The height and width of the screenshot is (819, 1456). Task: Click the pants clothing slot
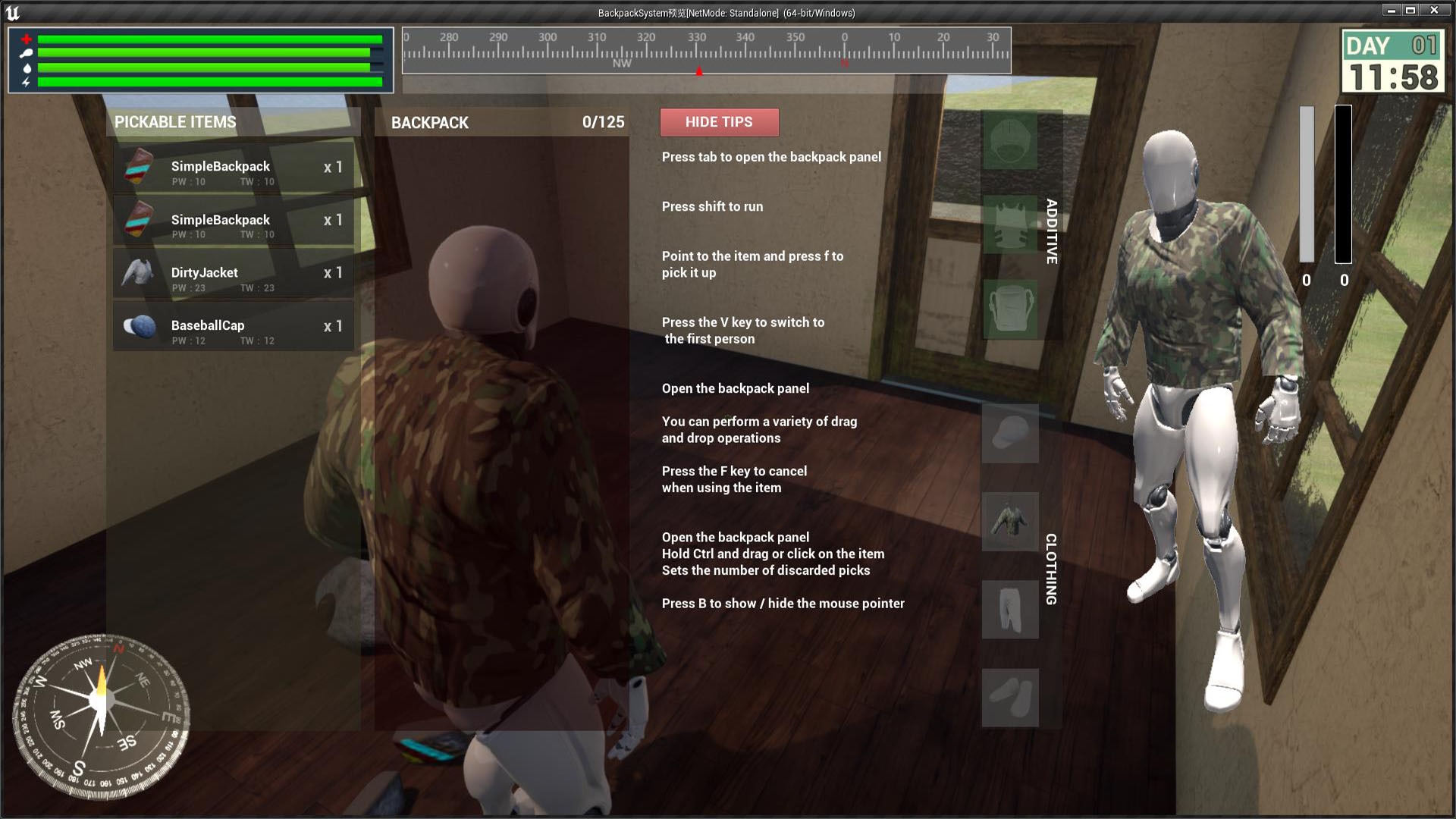pyautogui.click(x=1009, y=610)
